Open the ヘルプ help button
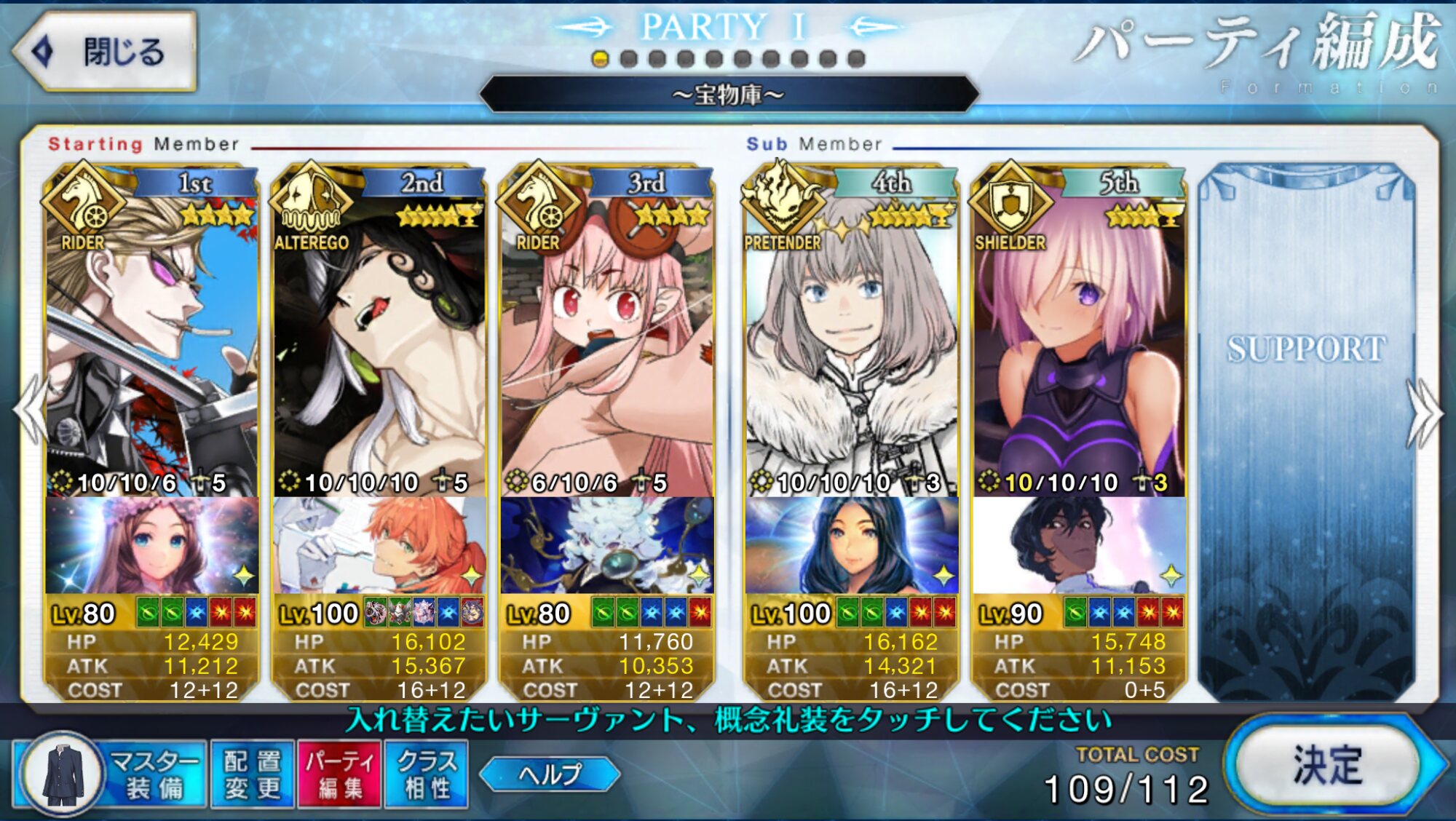 coord(550,774)
